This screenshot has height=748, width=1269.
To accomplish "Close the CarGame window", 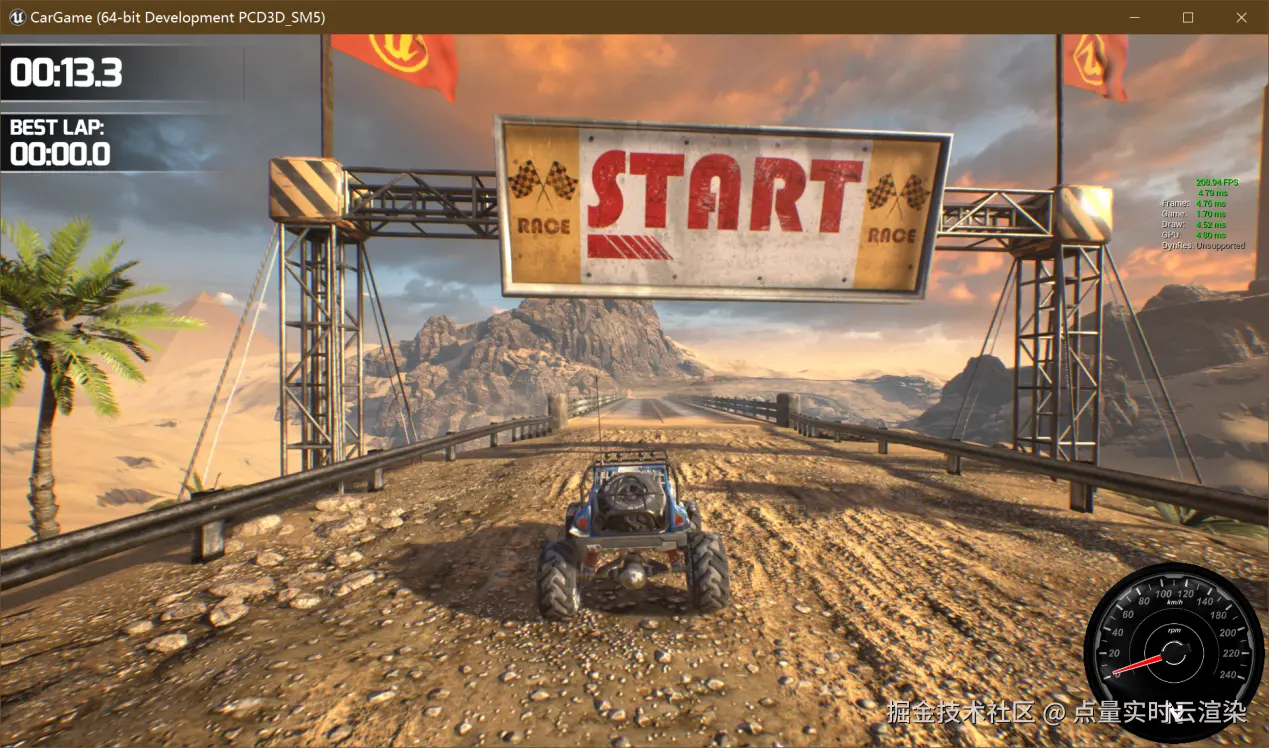I will tap(1241, 18).
